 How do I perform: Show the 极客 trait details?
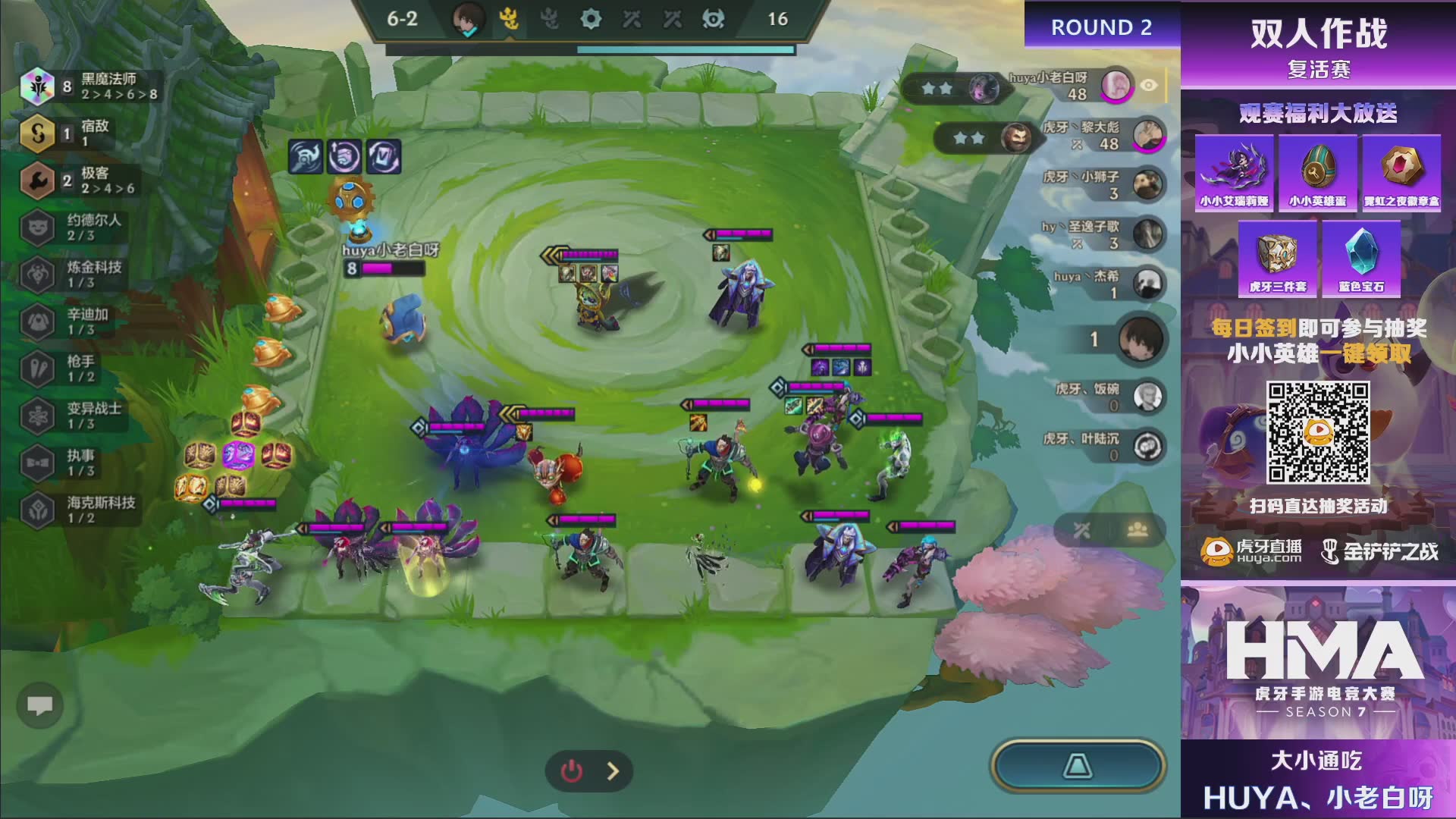tap(80, 180)
